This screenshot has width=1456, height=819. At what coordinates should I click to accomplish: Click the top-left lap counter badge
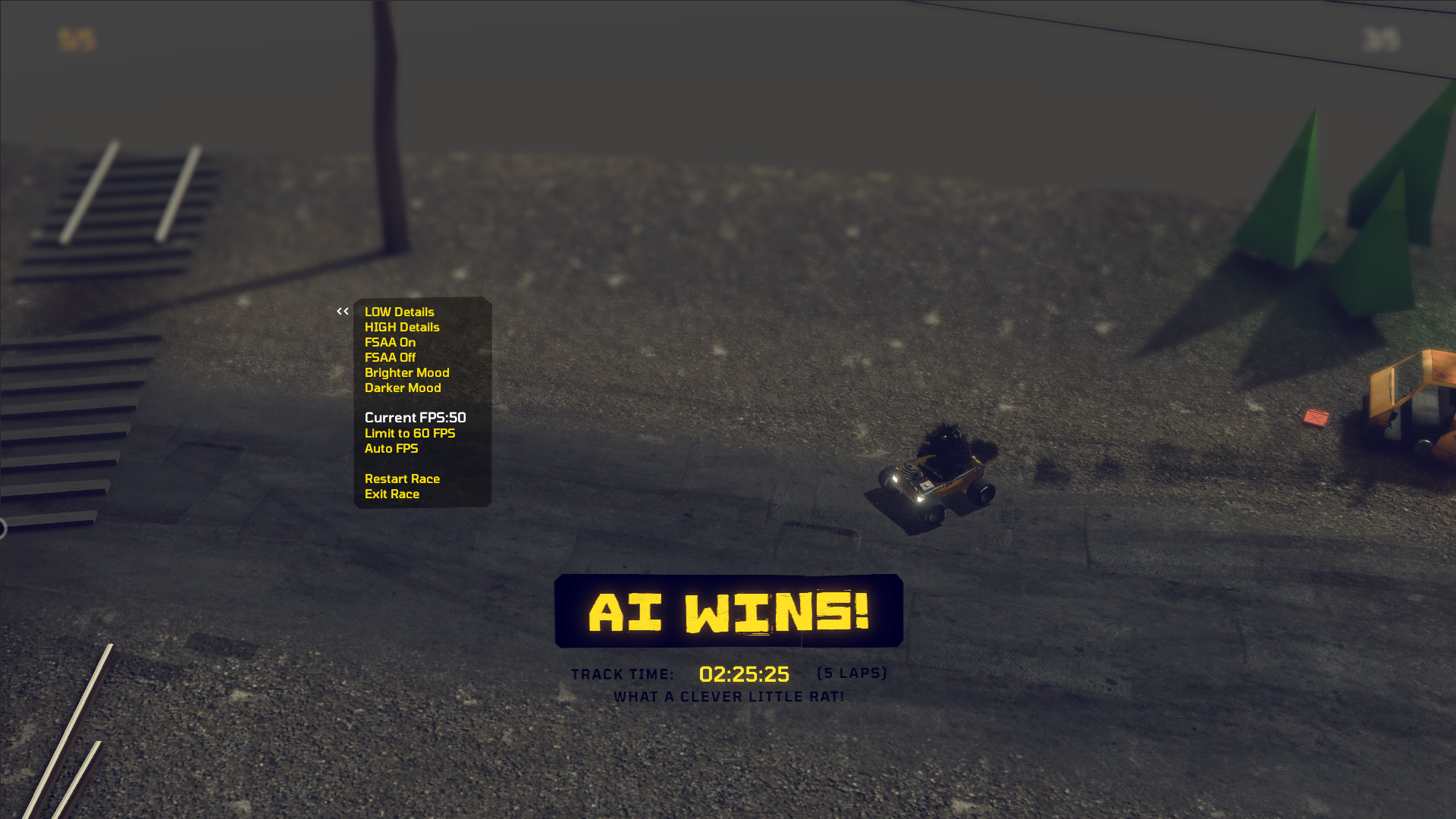click(x=75, y=36)
